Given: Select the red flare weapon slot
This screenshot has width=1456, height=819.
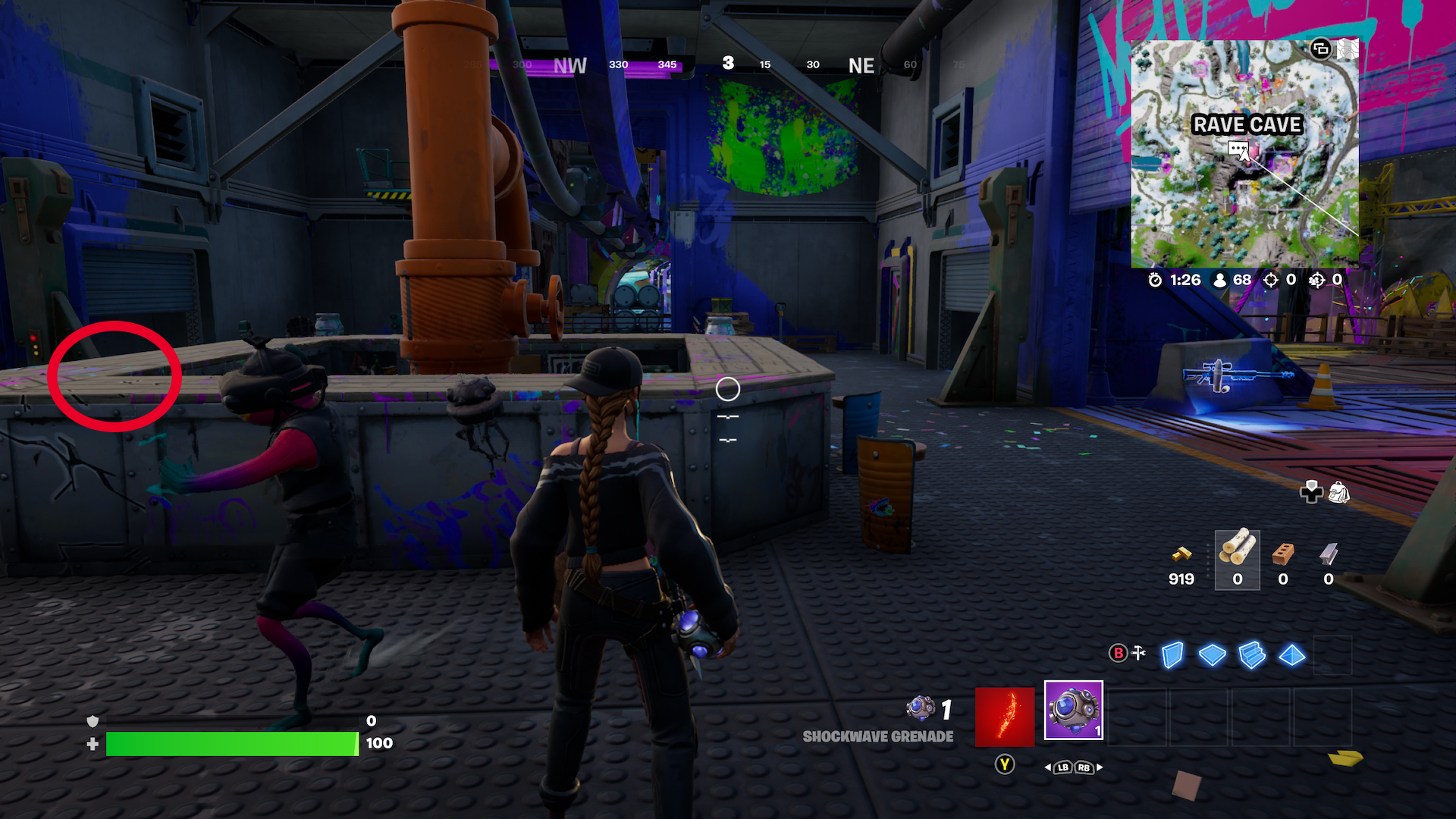Looking at the screenshot, I should pos(1004,716).
